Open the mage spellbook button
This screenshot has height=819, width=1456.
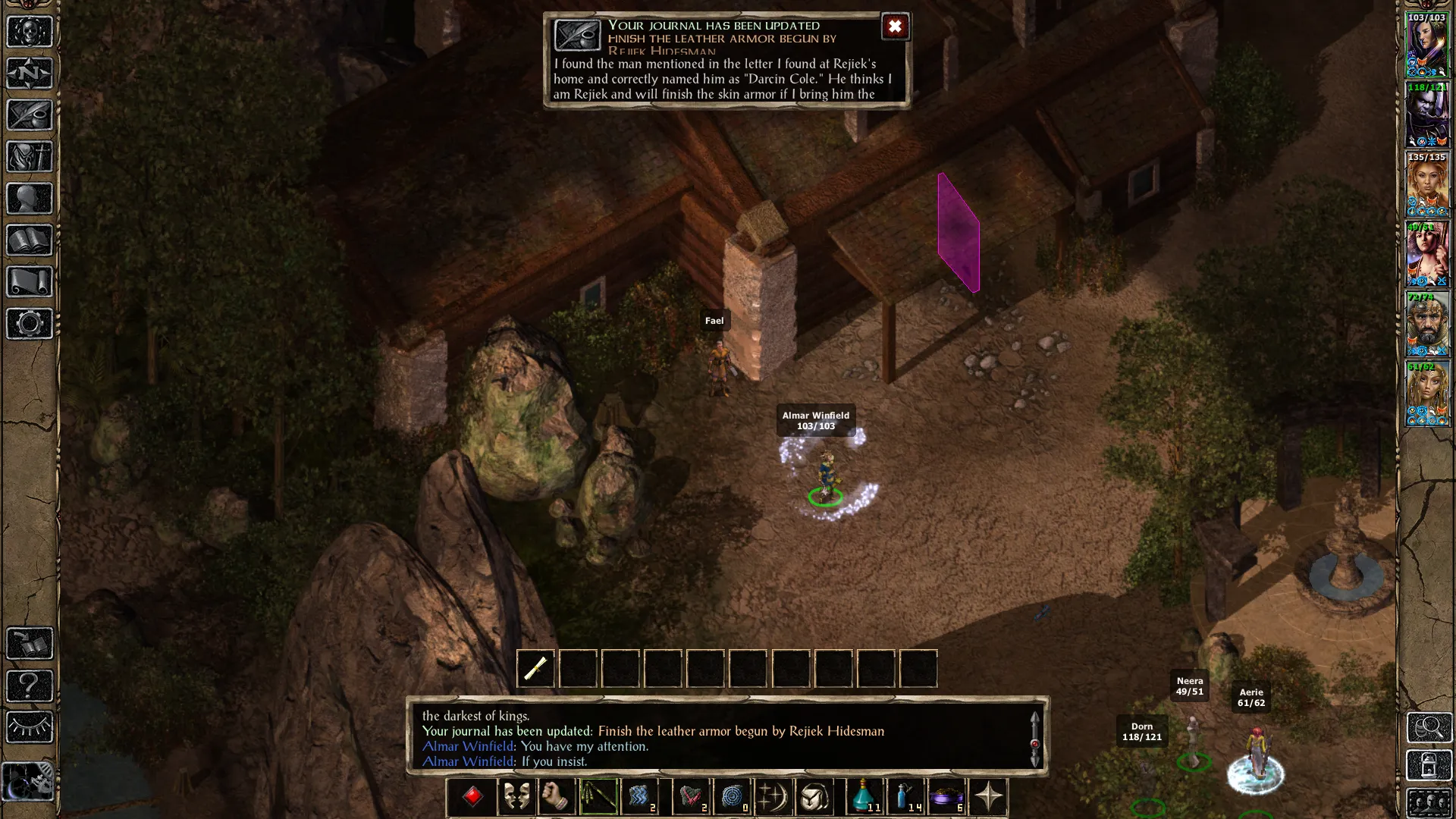[30, 240]
